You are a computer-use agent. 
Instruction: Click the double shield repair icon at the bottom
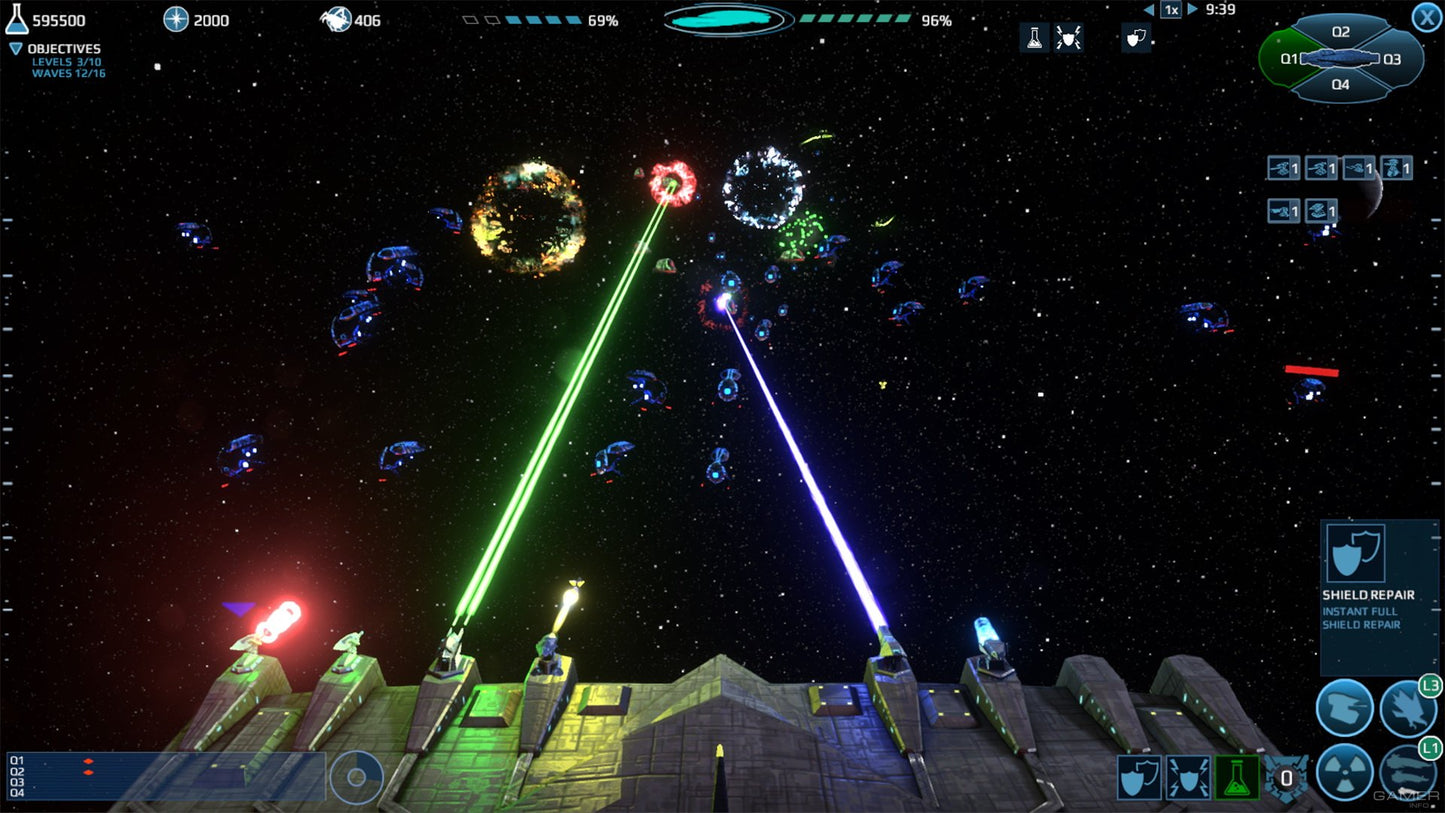(x=1140, y=777)
